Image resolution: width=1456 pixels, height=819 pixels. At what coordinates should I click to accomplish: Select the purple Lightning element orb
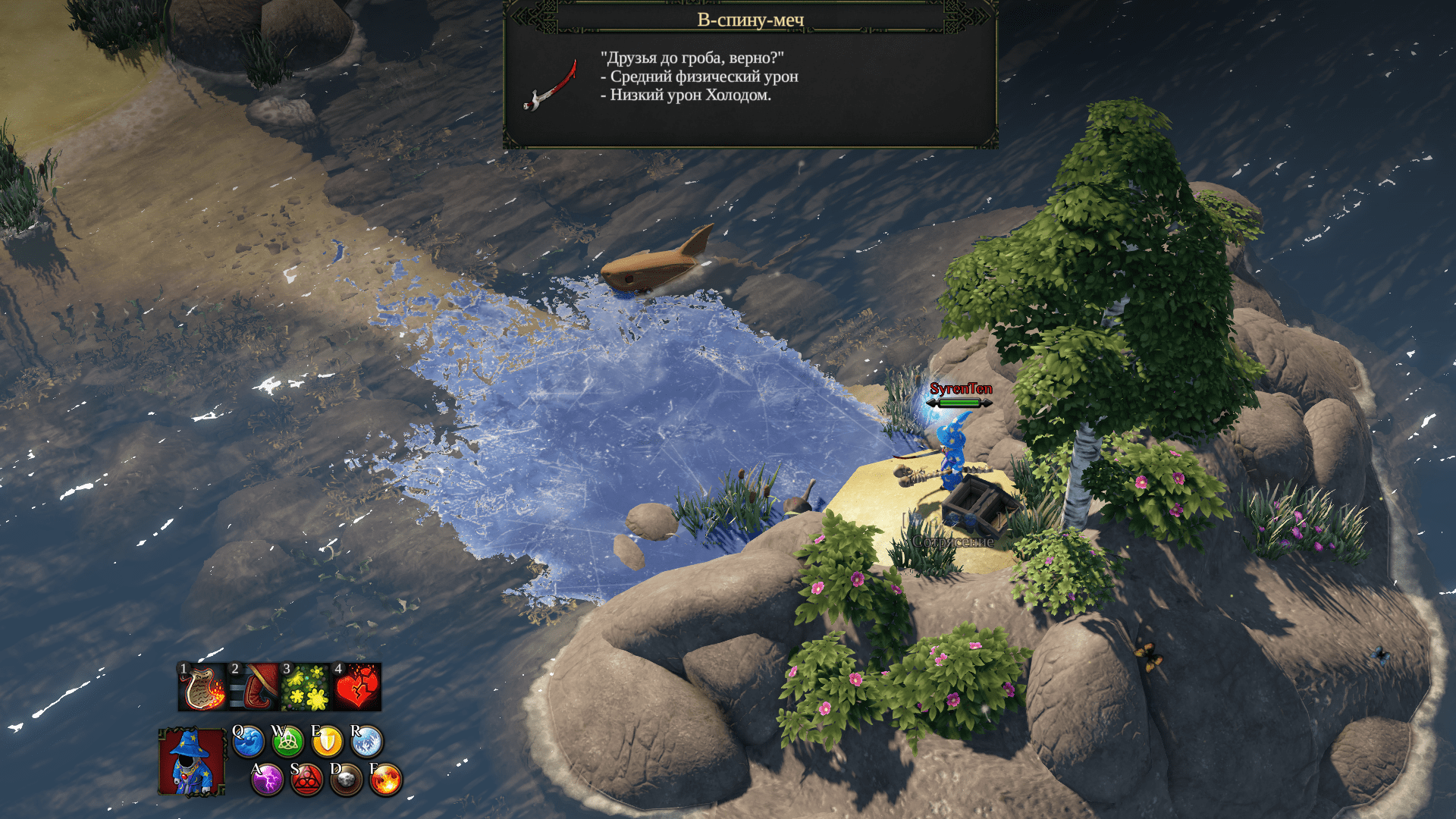[267, 780]
